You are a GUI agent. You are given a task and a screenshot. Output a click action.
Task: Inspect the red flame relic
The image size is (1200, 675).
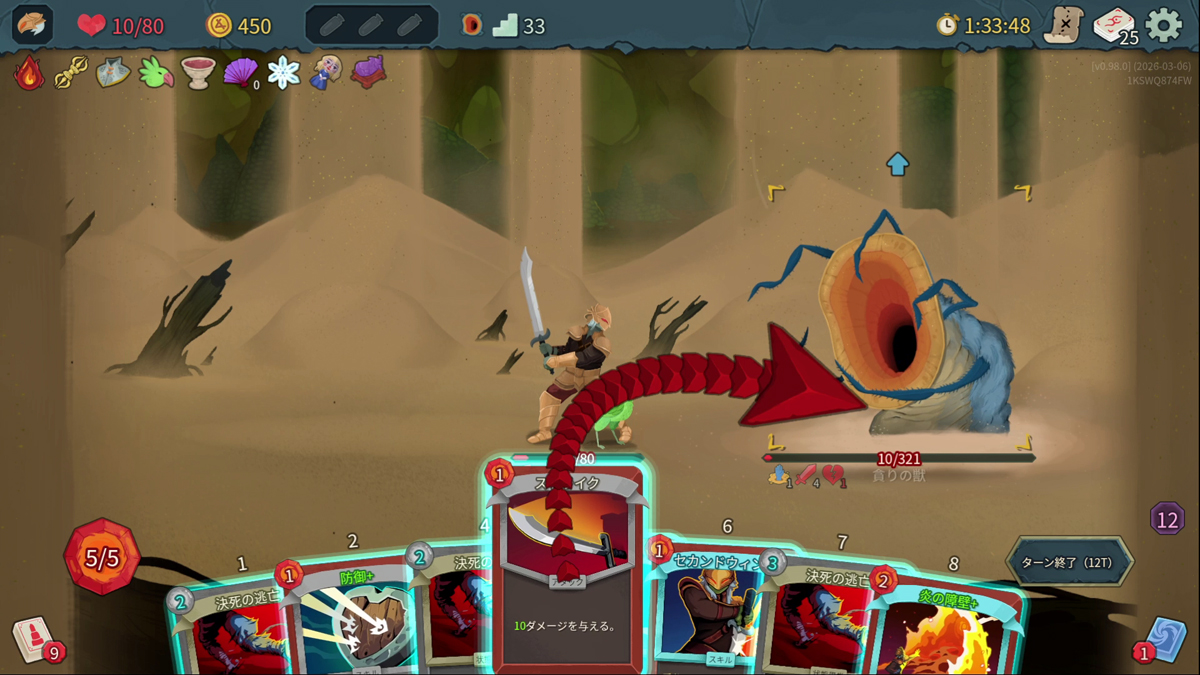29,73
